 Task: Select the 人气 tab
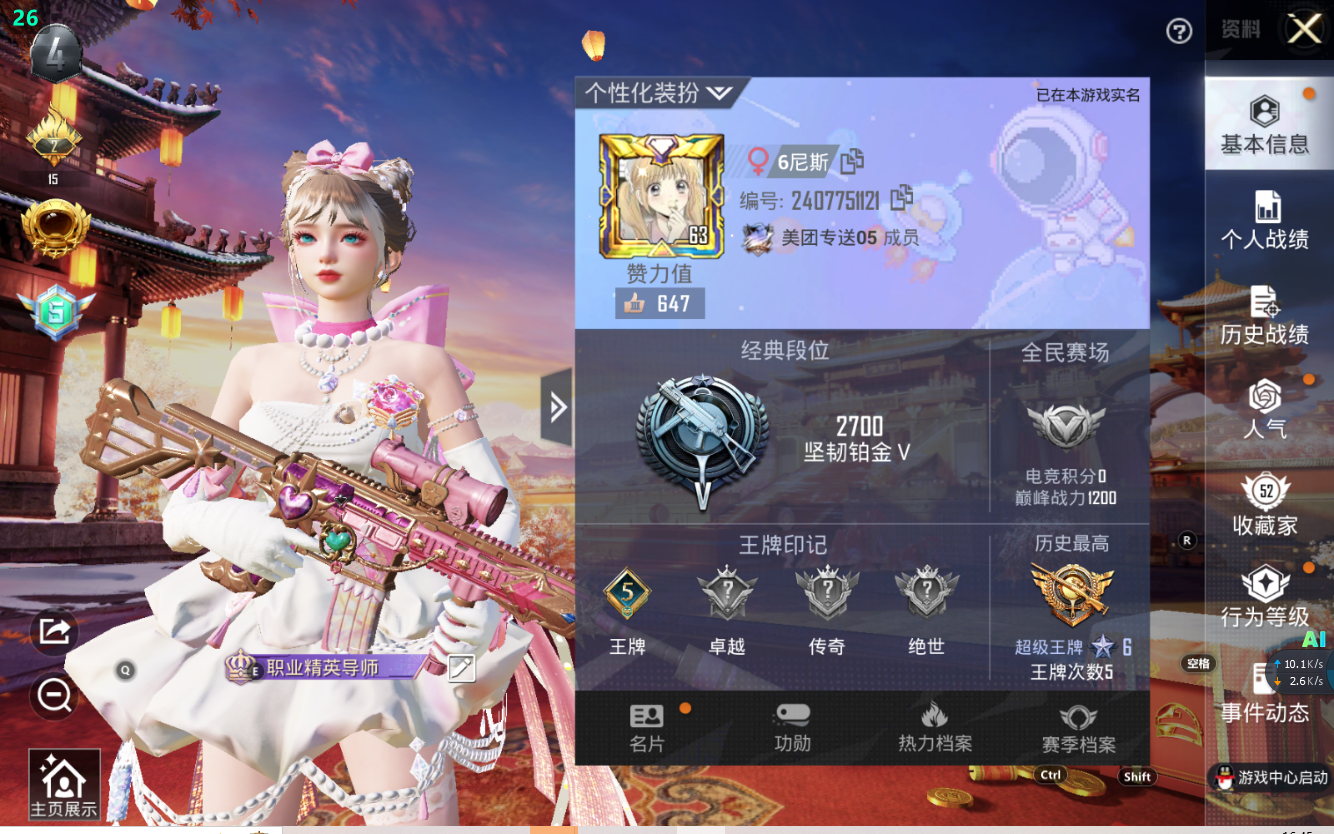click(1265, 410)
